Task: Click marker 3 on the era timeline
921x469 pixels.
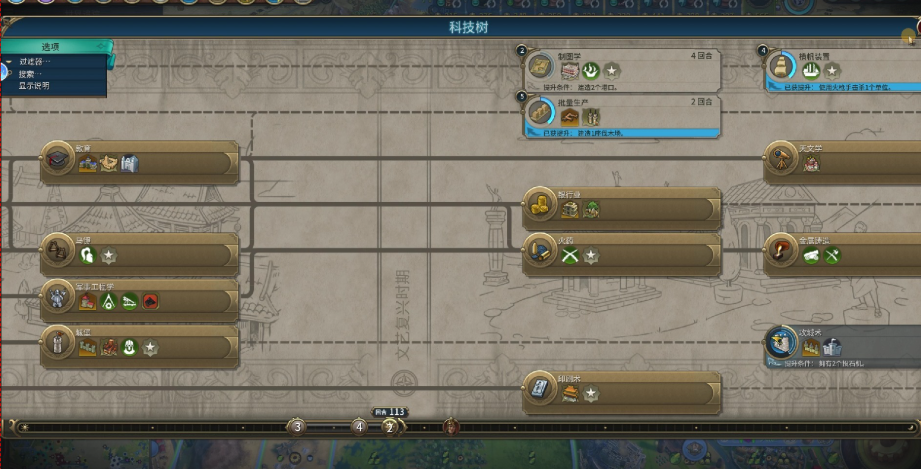Action: pyautogui.click(x=296, y=427)
